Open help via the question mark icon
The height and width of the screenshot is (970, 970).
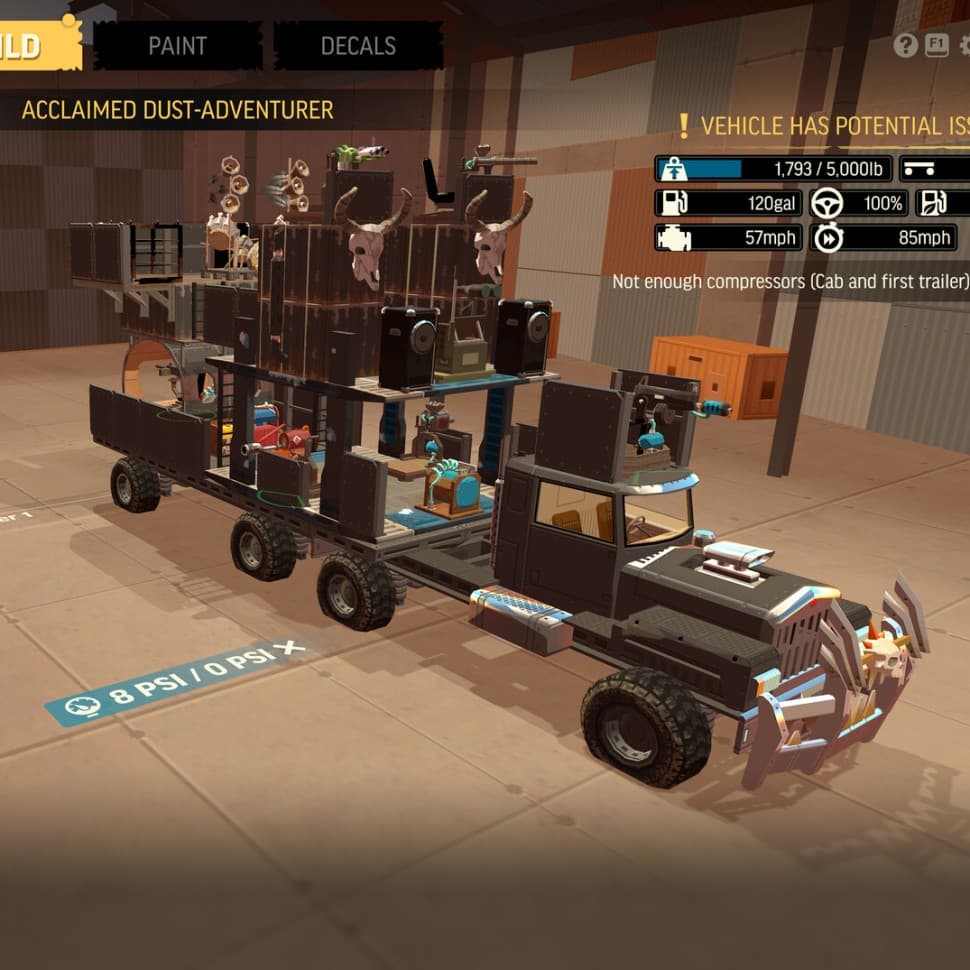pos(905,45)
